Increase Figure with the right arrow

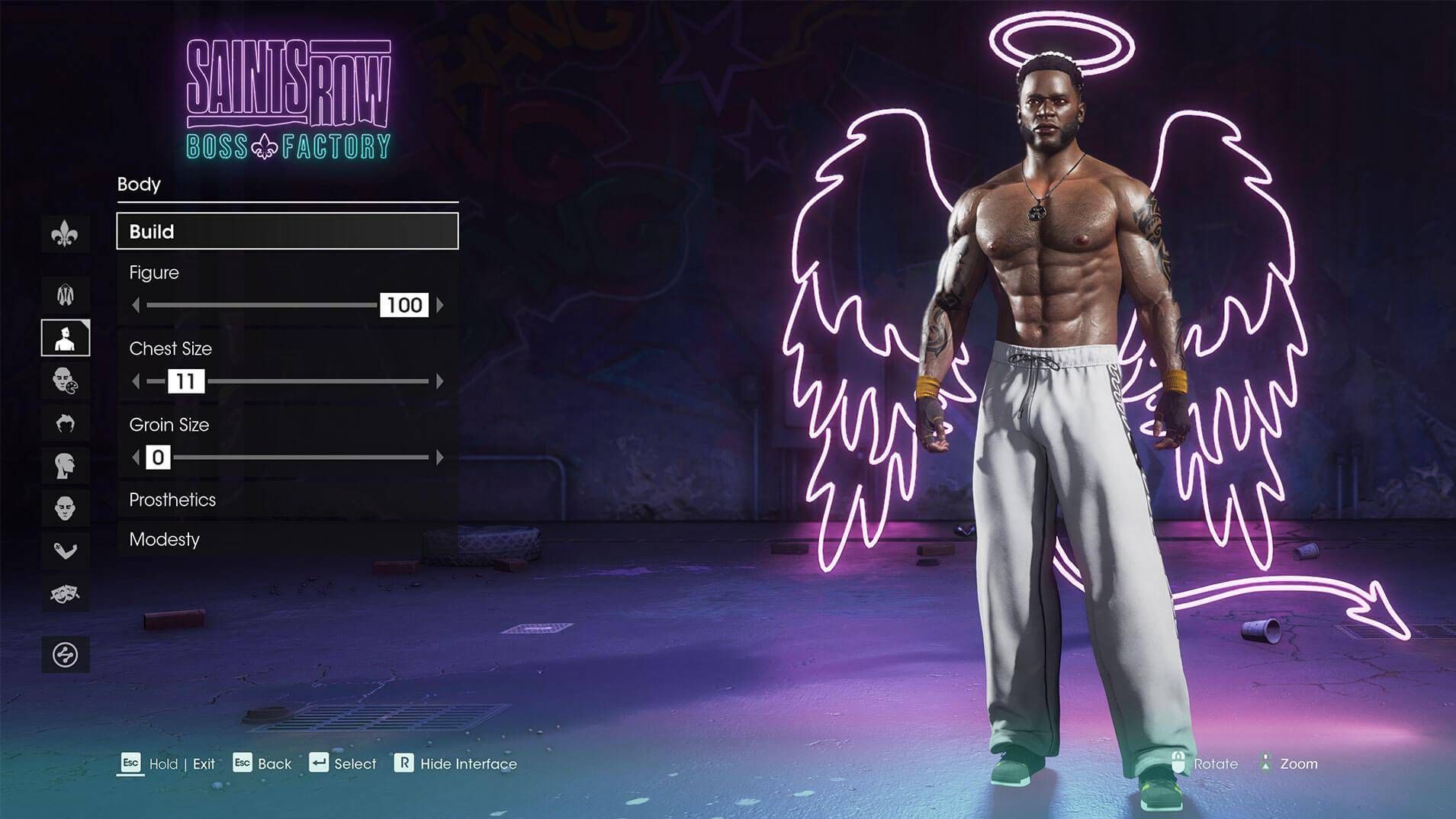pyautogui.click(x=441, y=305)
